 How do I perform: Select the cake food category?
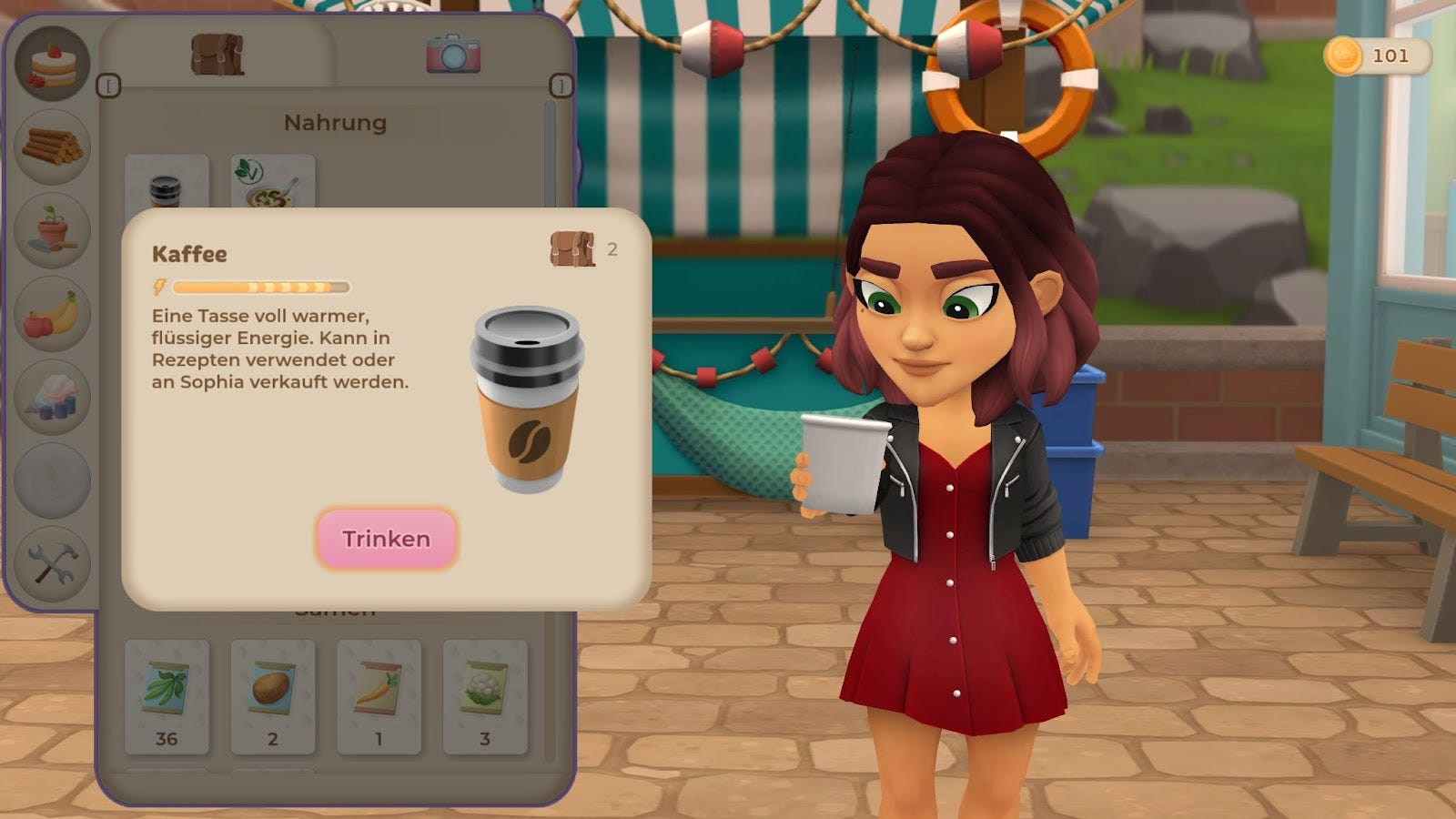tap(53, 65)
